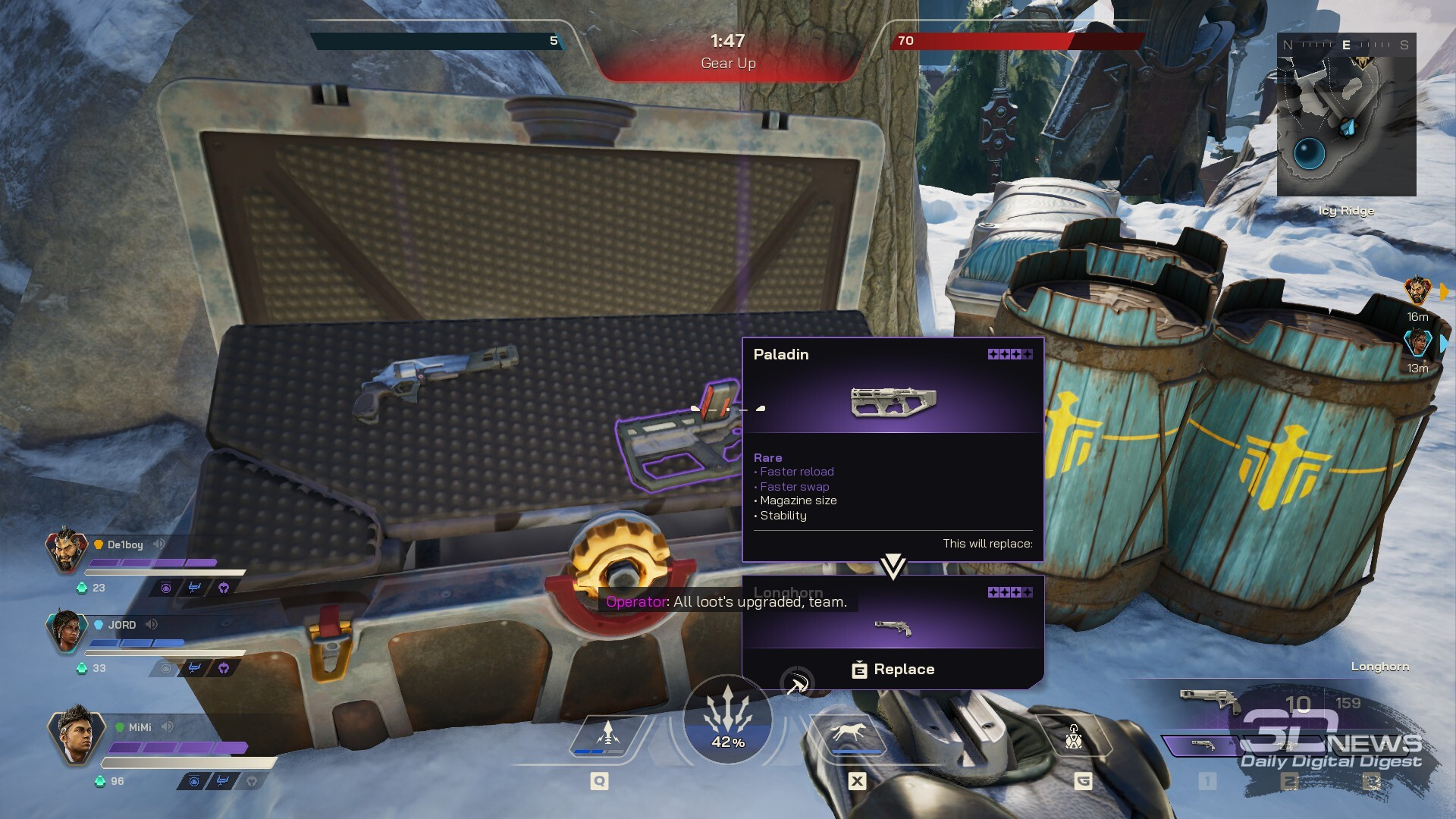Toggle voice mute icon next to De1boy
1456x819 pixels.
pyautogui.click(x=159, y=544)
